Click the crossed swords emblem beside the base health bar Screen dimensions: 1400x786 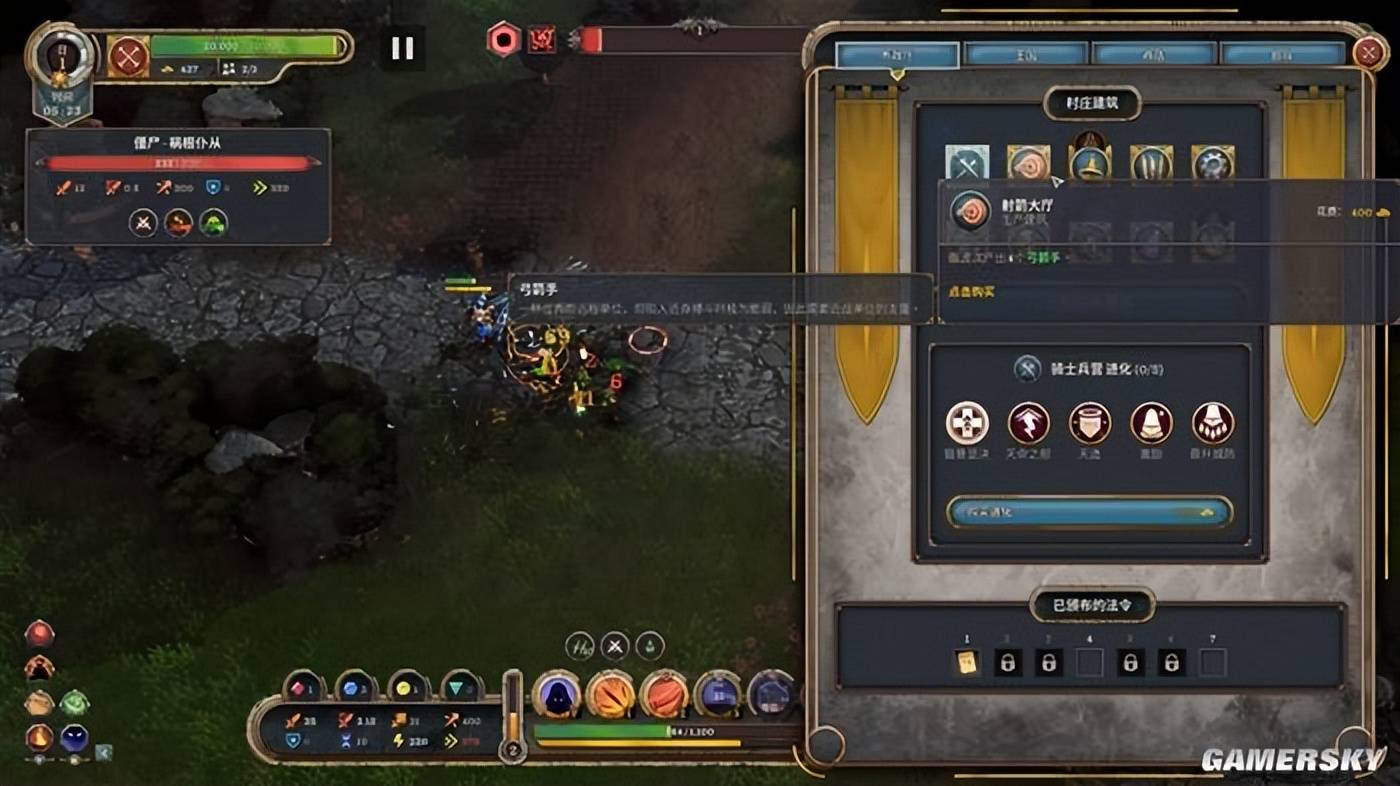point(128,56)
